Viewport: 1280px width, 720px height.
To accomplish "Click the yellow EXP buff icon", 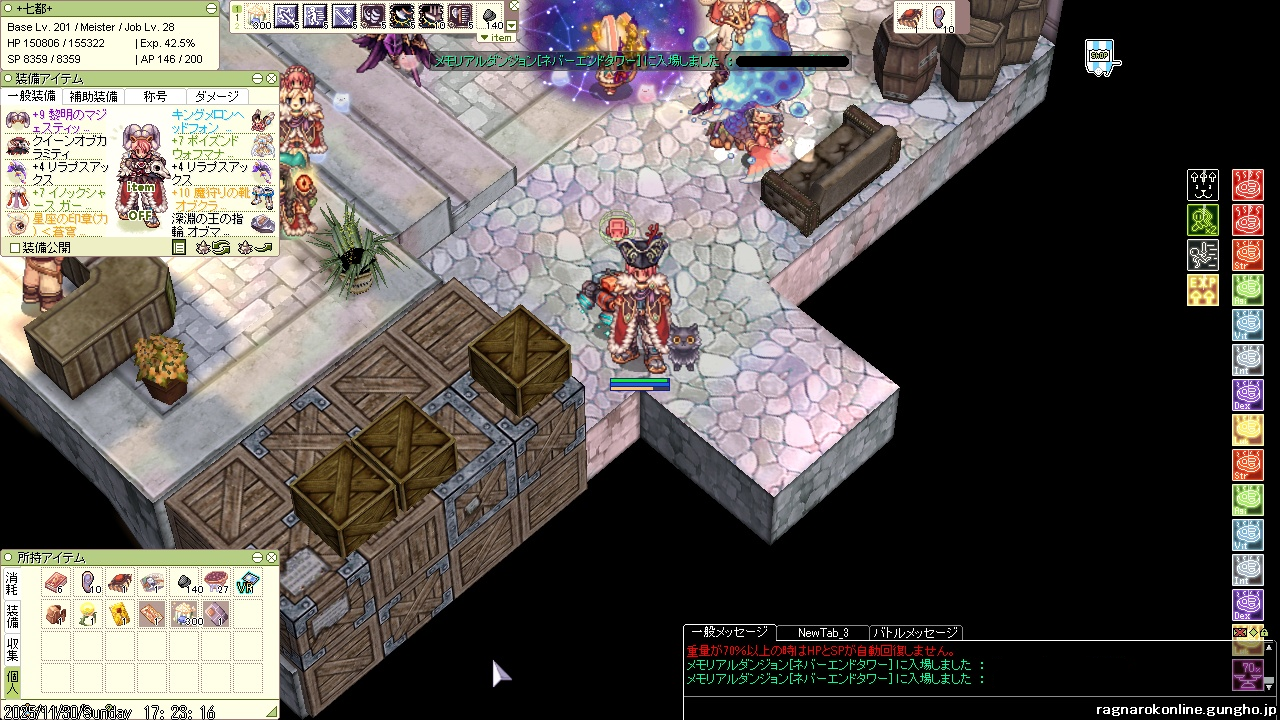I will tap(1202, 290).
